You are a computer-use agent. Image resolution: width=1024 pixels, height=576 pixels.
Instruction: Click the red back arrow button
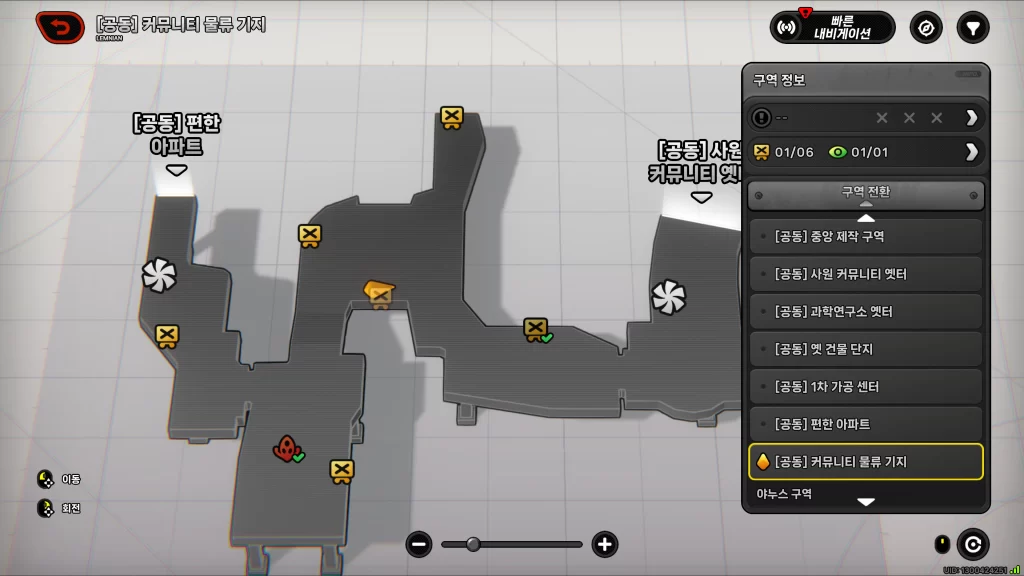60,27
